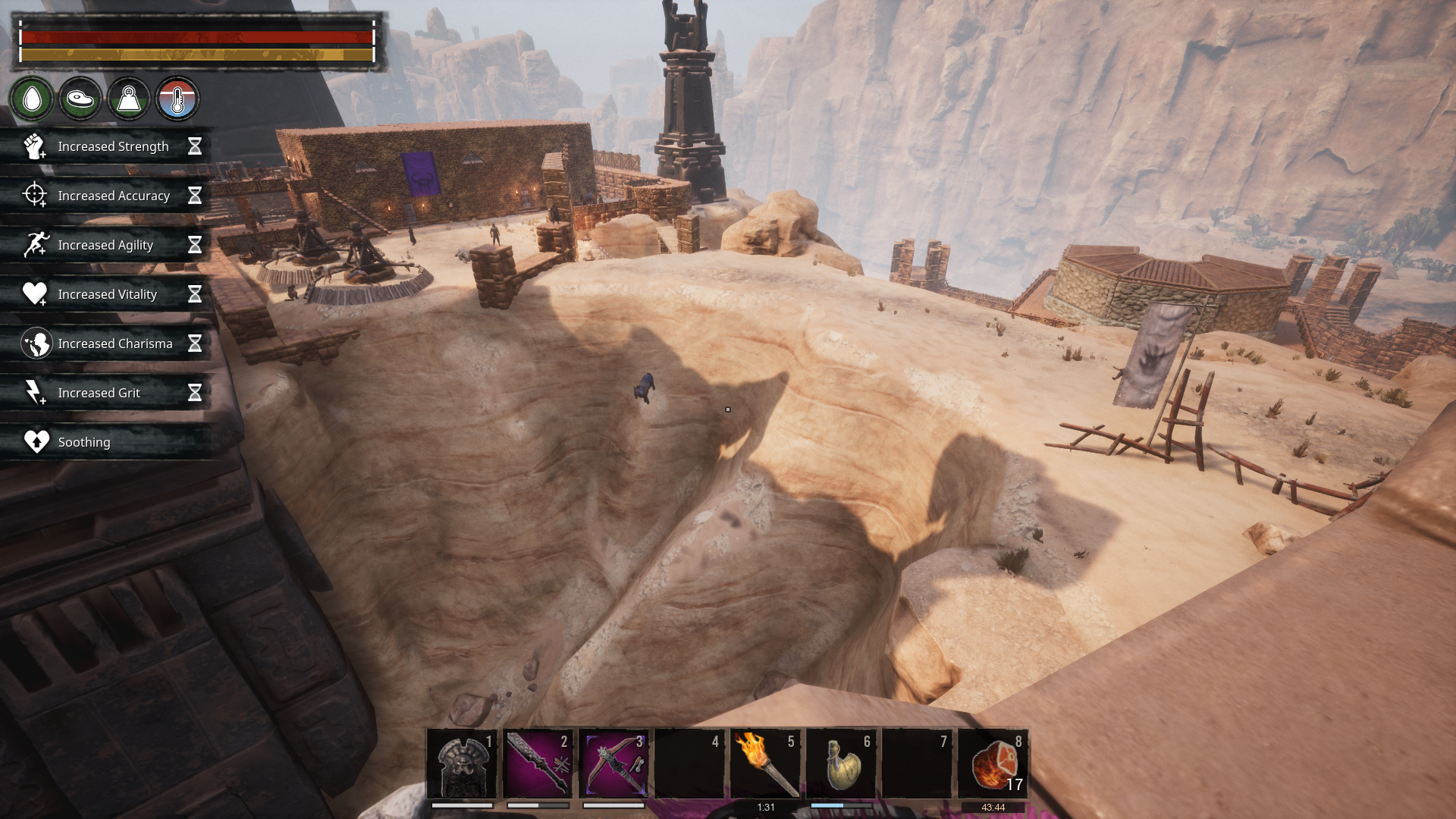Select the Increased Charisma buff entry
Viewport: 1456px width, 819px height.
tap(106, 344)
